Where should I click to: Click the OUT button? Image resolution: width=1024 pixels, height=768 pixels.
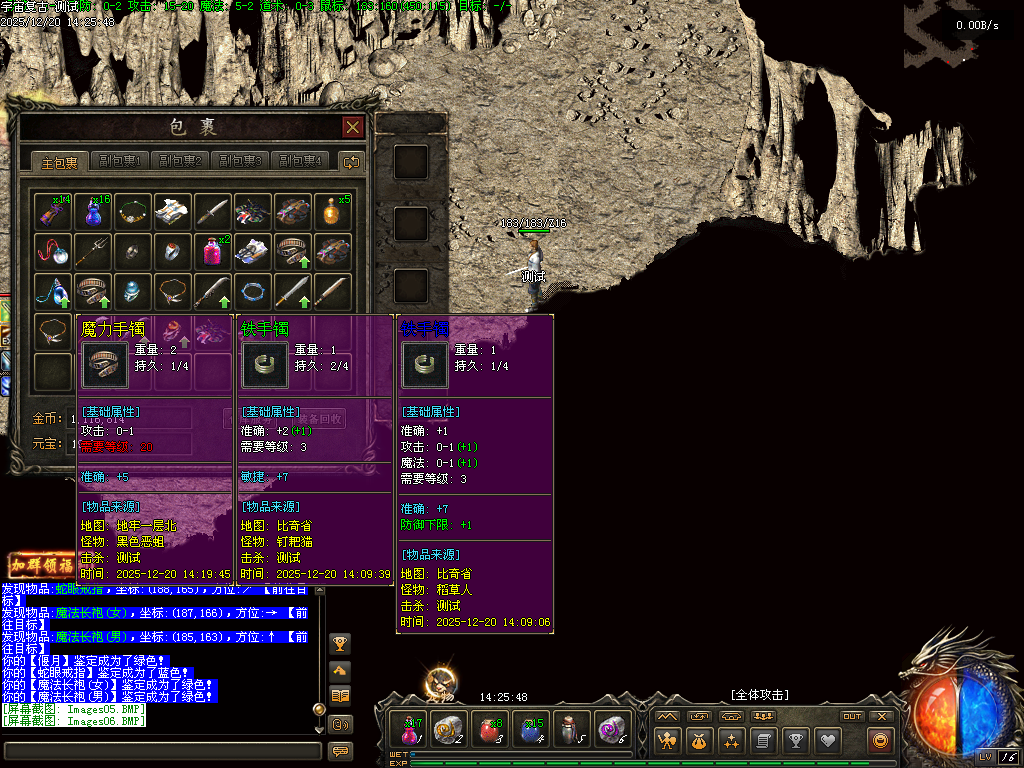[x=851, y=716]
